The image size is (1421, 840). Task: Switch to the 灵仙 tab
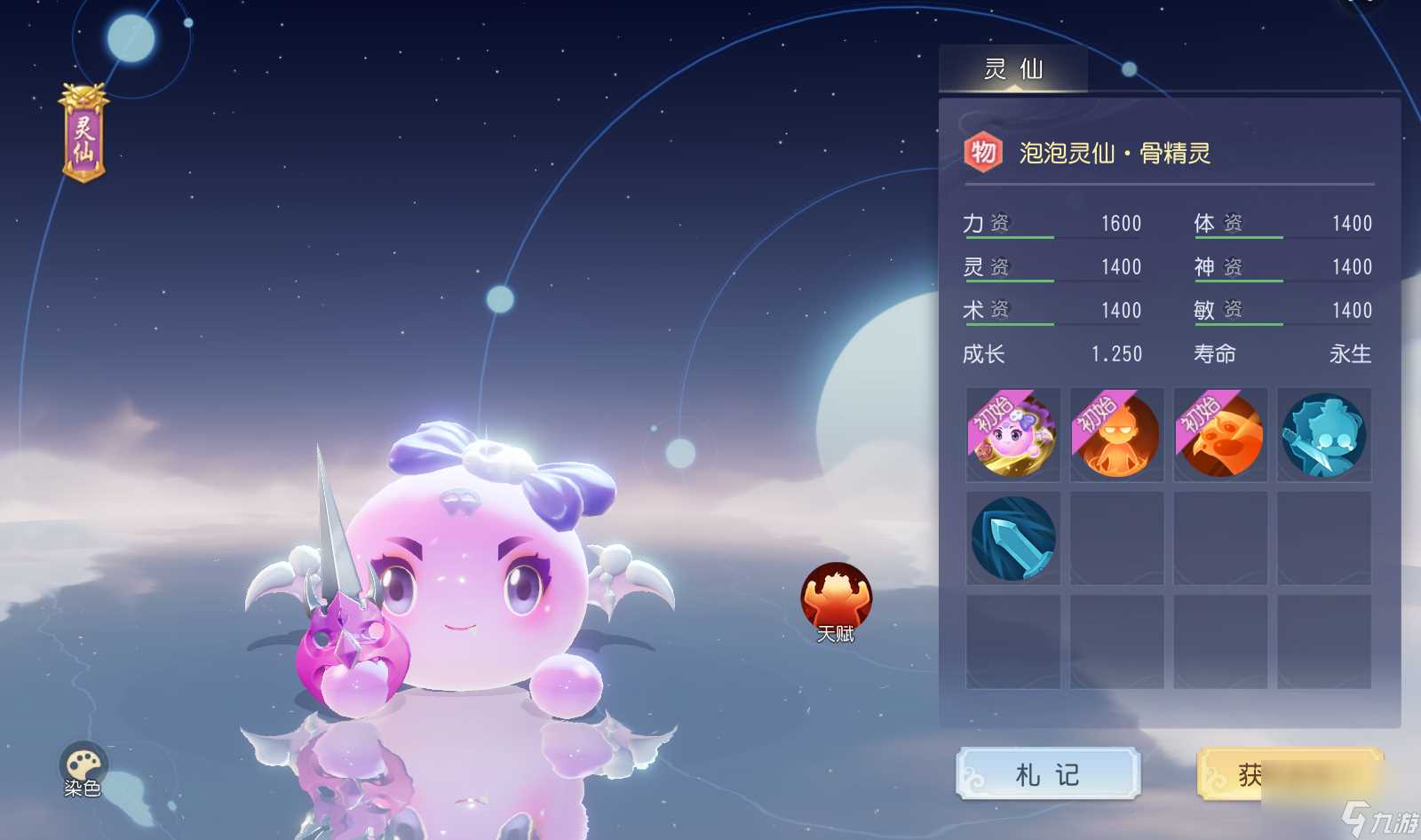point(1013,69)
